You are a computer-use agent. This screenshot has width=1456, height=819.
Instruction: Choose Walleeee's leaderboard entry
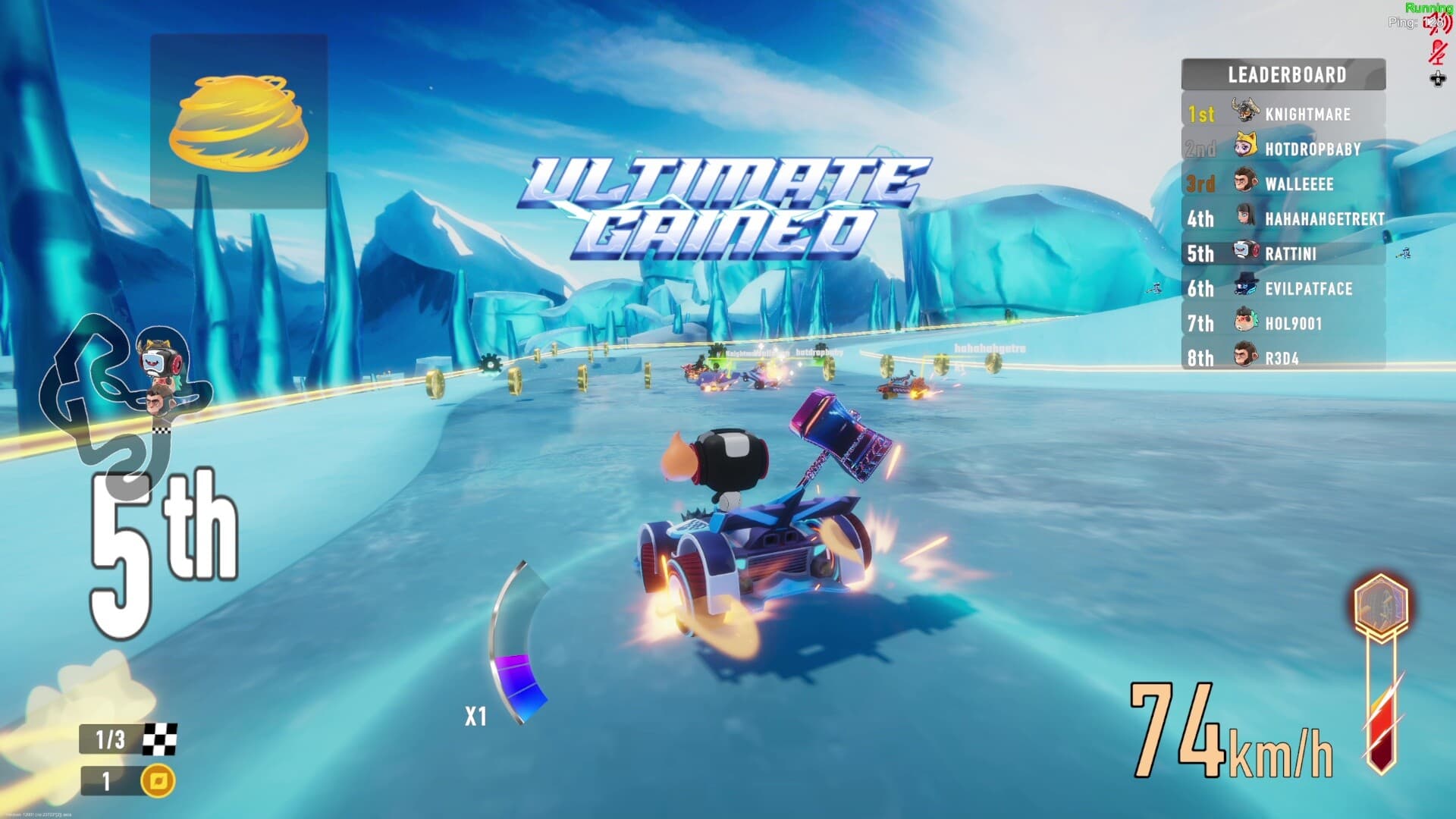pyautogui.click(x=1283, y=184)
